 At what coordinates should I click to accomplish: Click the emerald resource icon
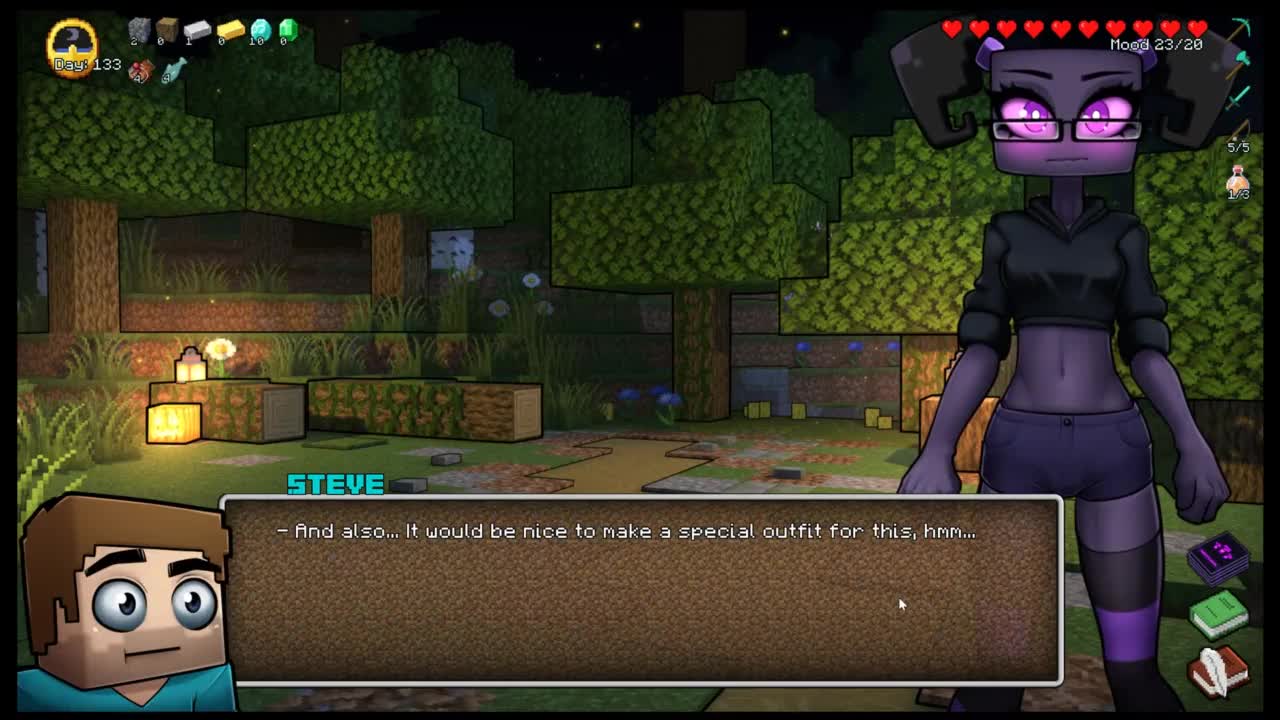click(x=288, y=30)
